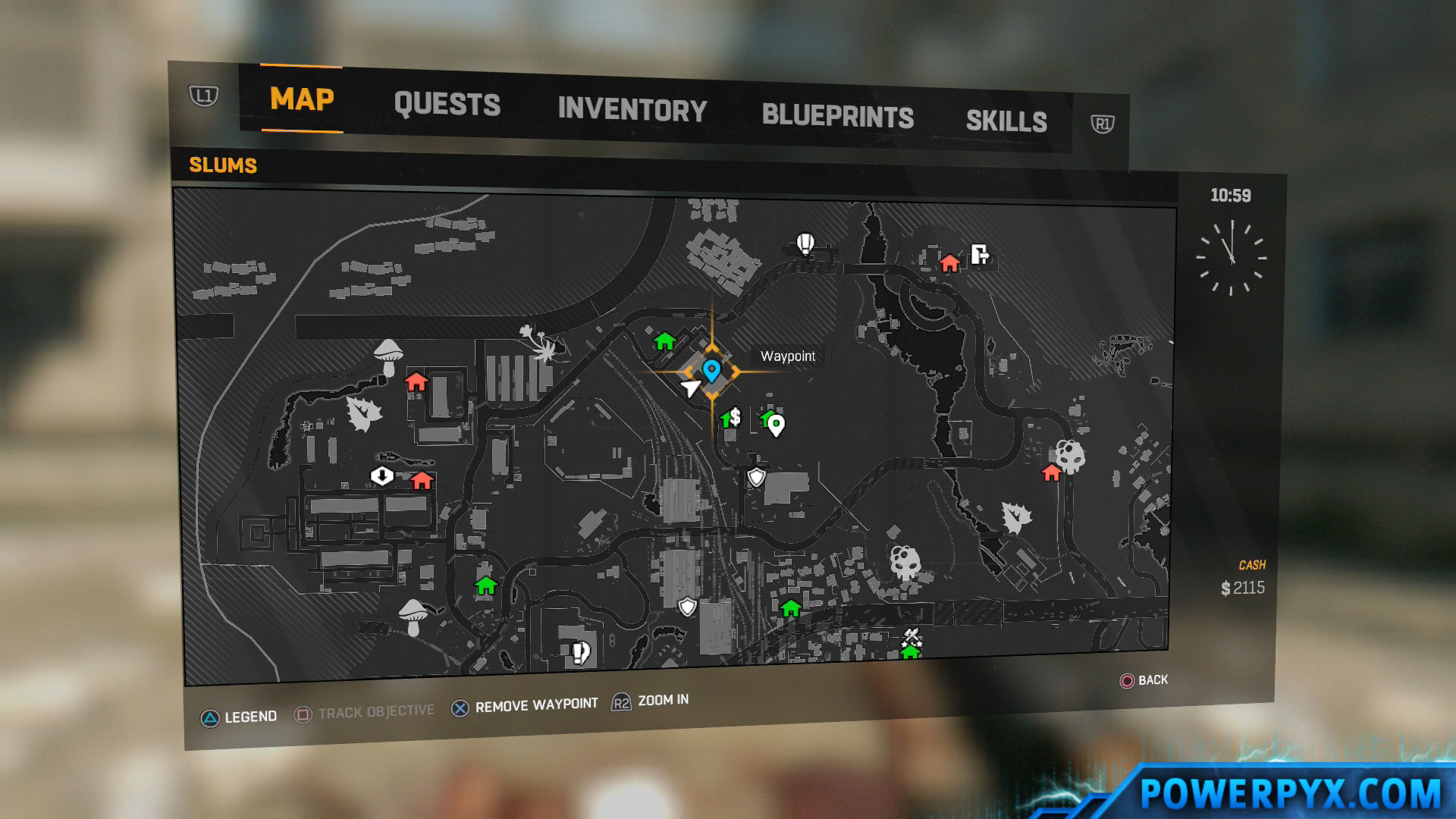The image size is (1456, 819).
Task: Open the Inventory tab
Action: [x=632, y=110]
